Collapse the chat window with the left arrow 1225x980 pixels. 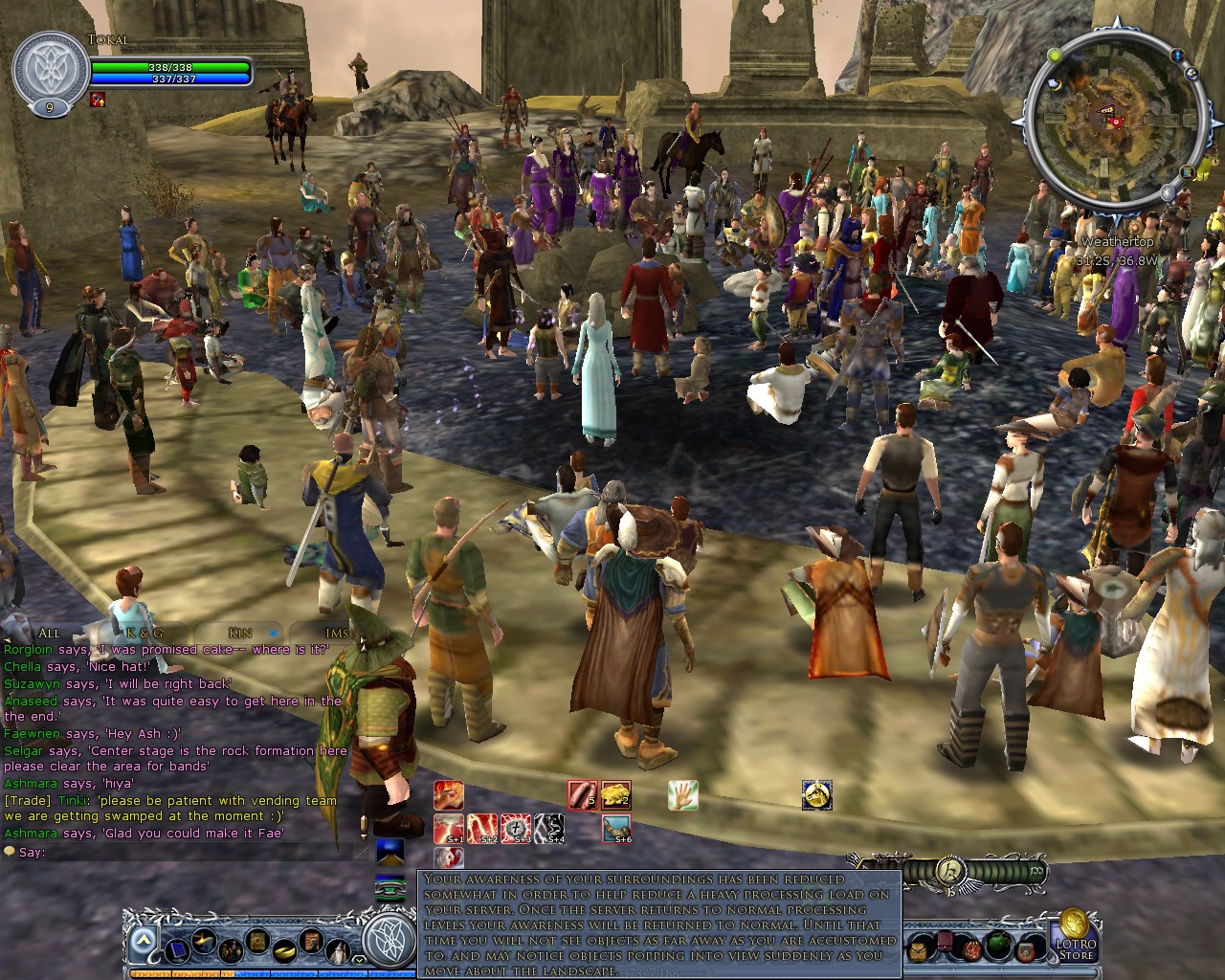tap(9, 639)
